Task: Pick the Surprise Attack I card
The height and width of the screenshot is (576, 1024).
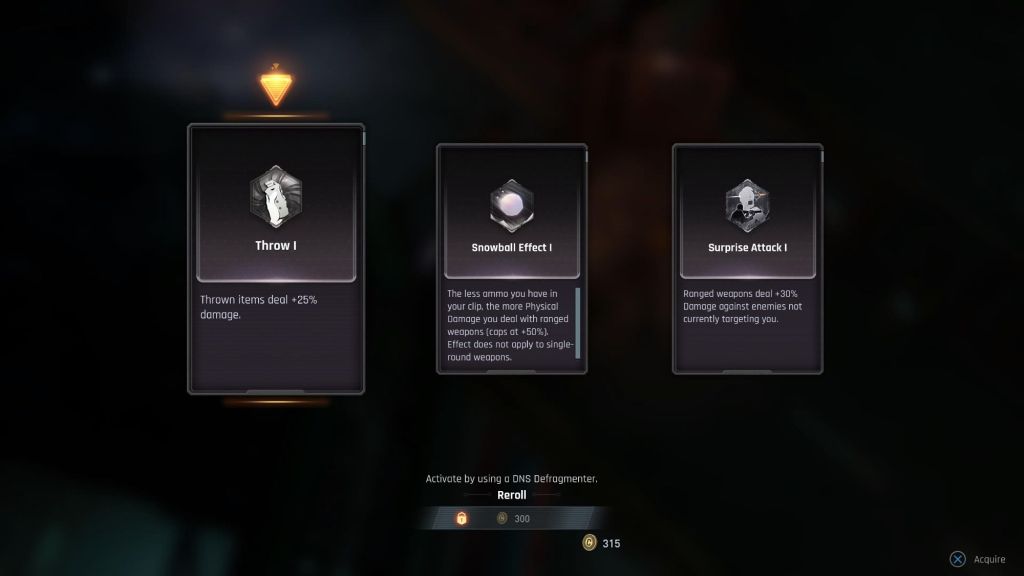Action: pyautogui.click(x=747, y=258)
